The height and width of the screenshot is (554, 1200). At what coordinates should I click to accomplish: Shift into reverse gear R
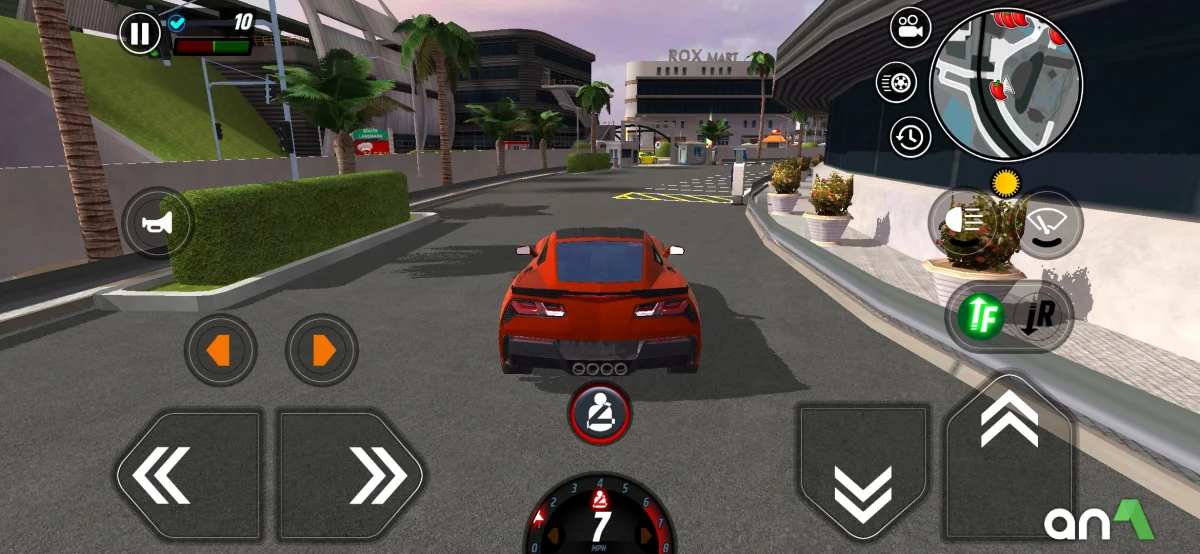pyautogui.click(x=1042, y=315)
